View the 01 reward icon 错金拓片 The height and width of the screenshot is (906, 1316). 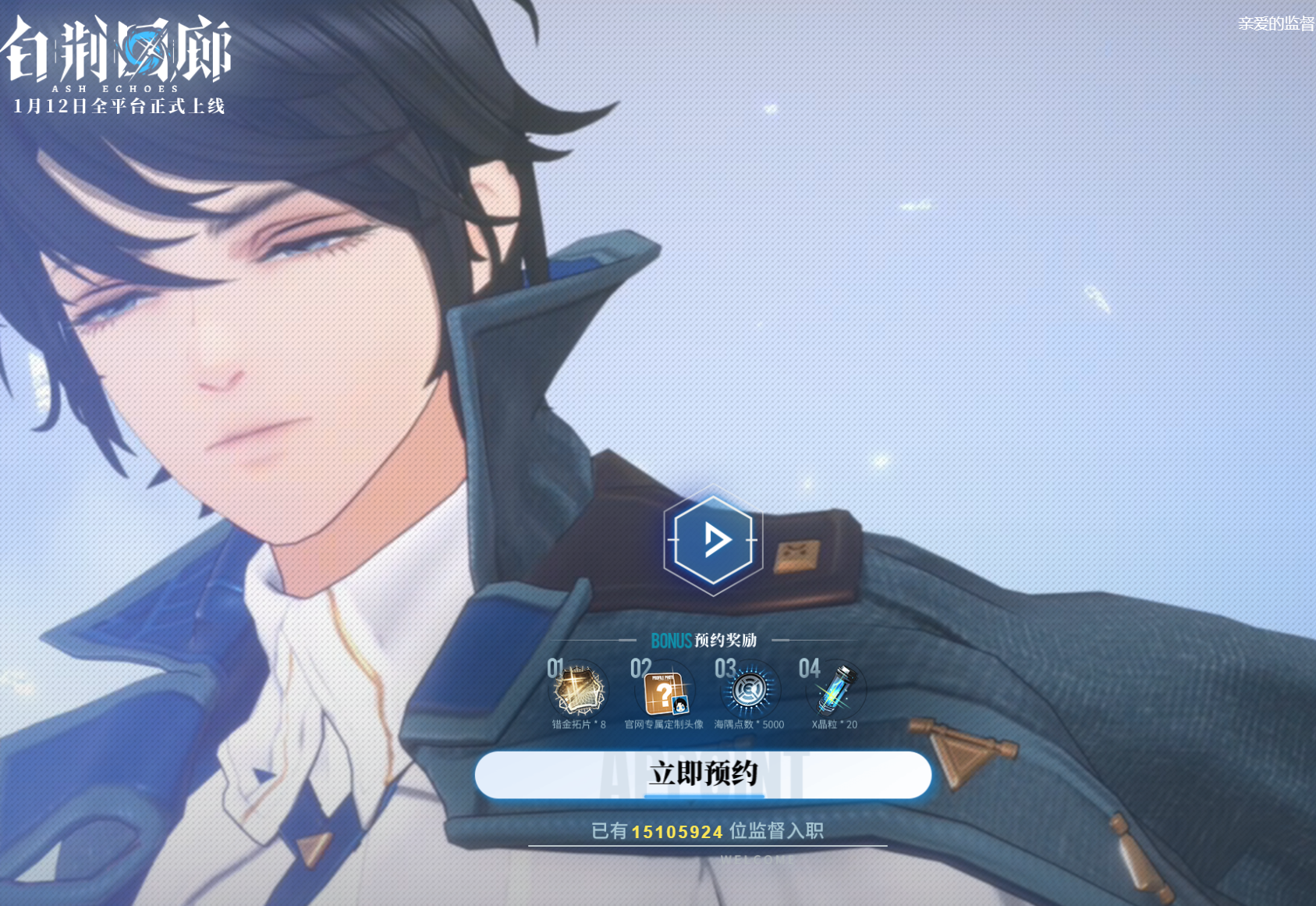[580, 690]
